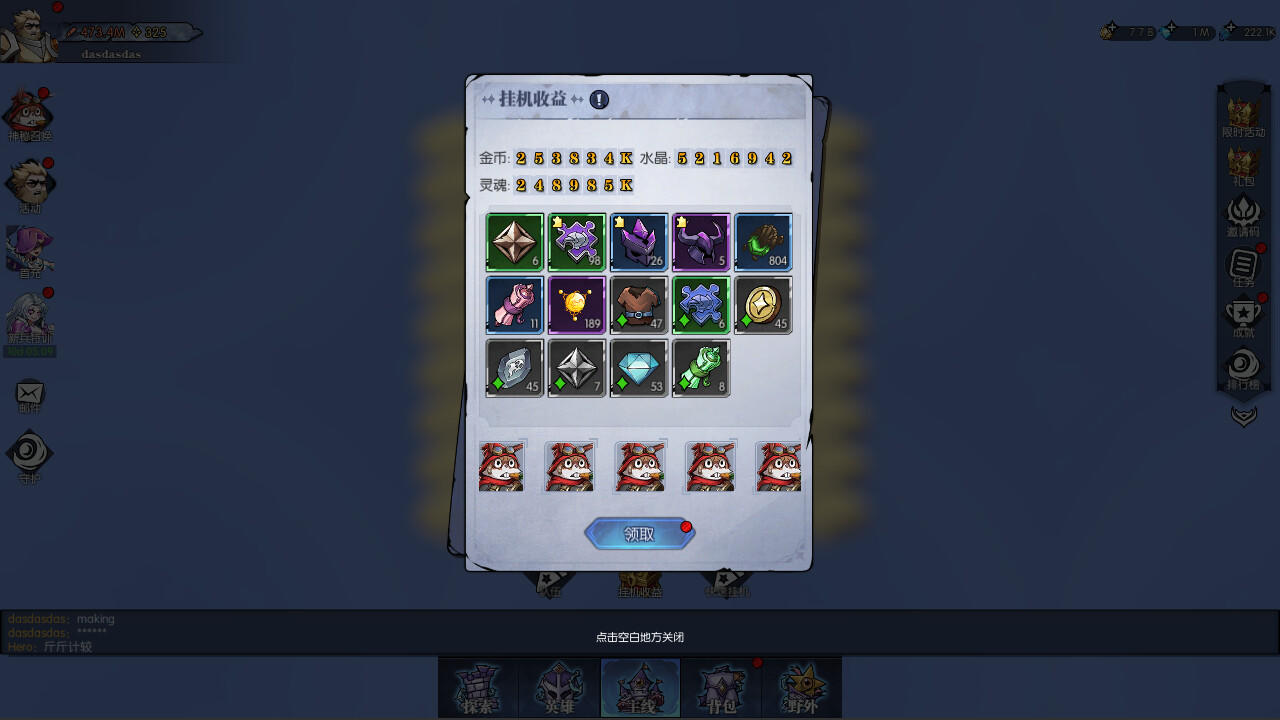1280x720 pixels.
Task: Open the 挂机收益 info exclamation tip
Action: [x=597, y=99]
